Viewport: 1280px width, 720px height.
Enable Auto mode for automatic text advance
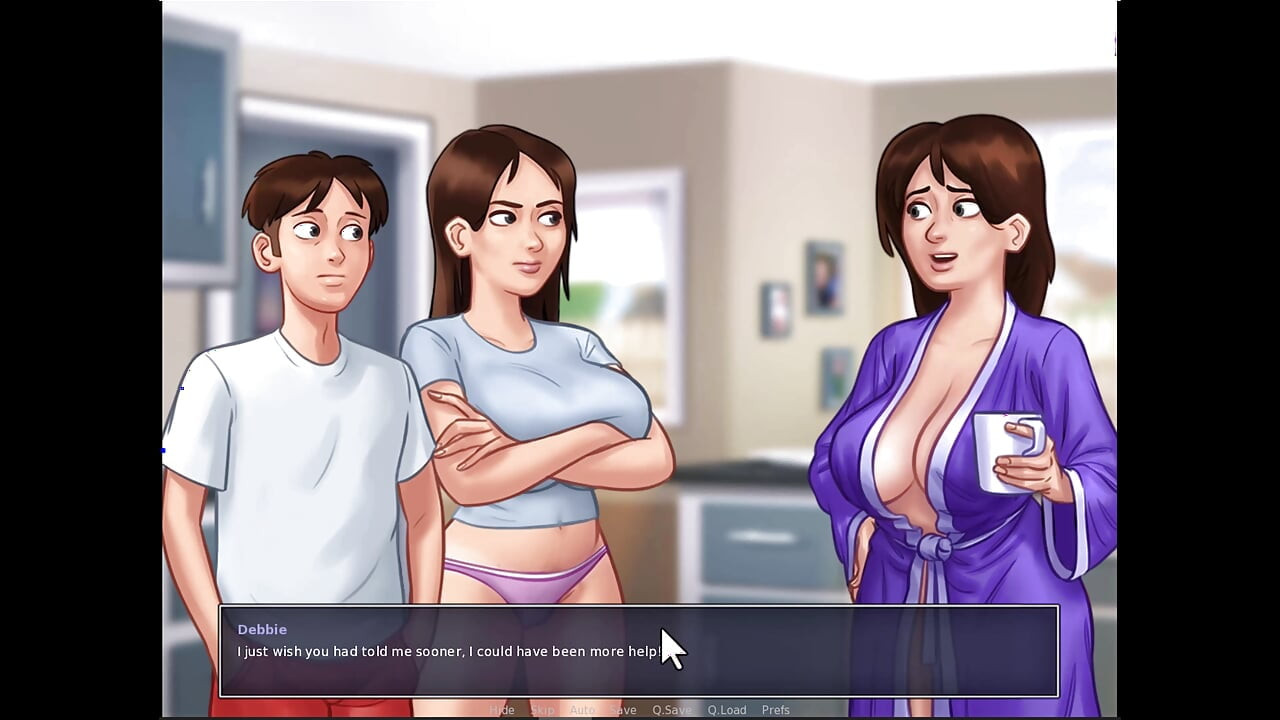pos(581,709)
